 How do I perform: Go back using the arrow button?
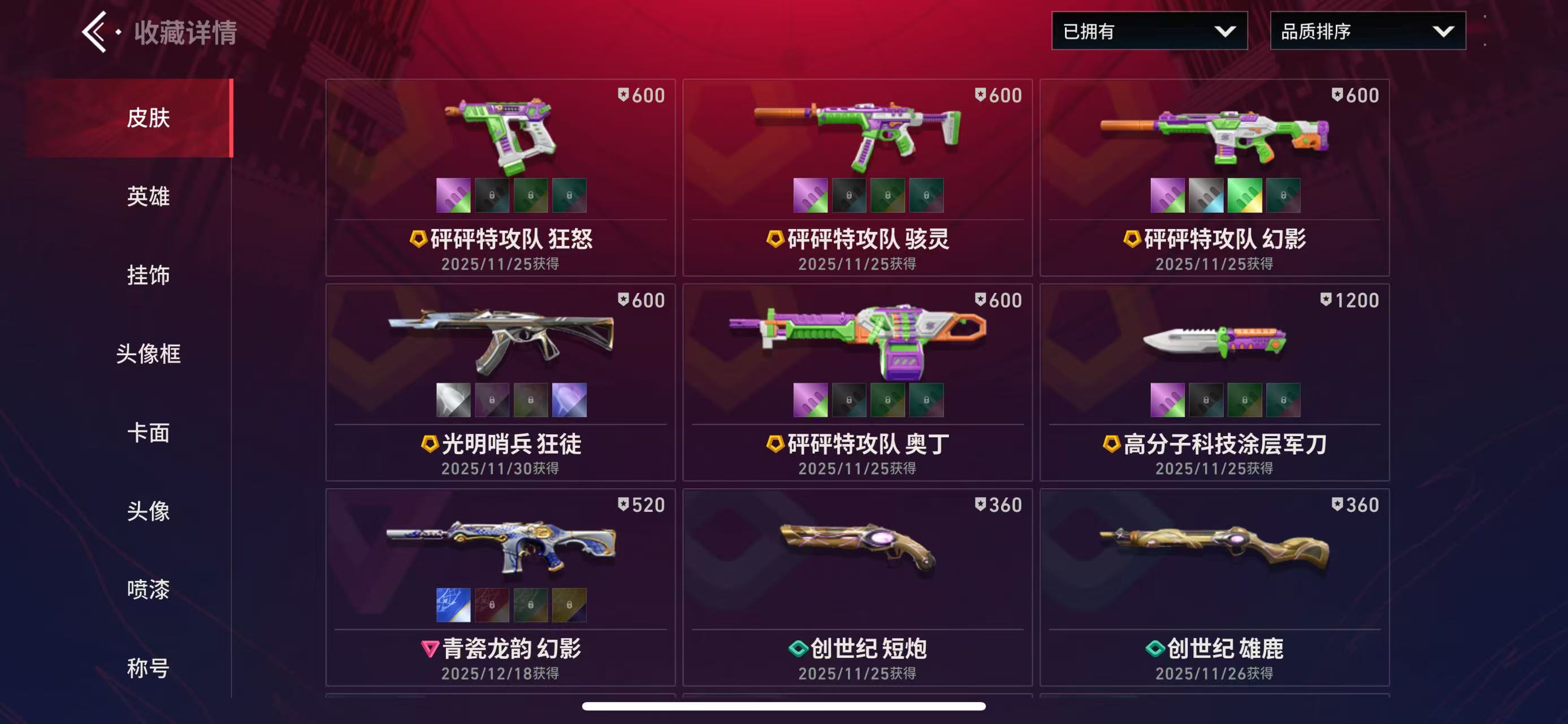tap(96, 32)
